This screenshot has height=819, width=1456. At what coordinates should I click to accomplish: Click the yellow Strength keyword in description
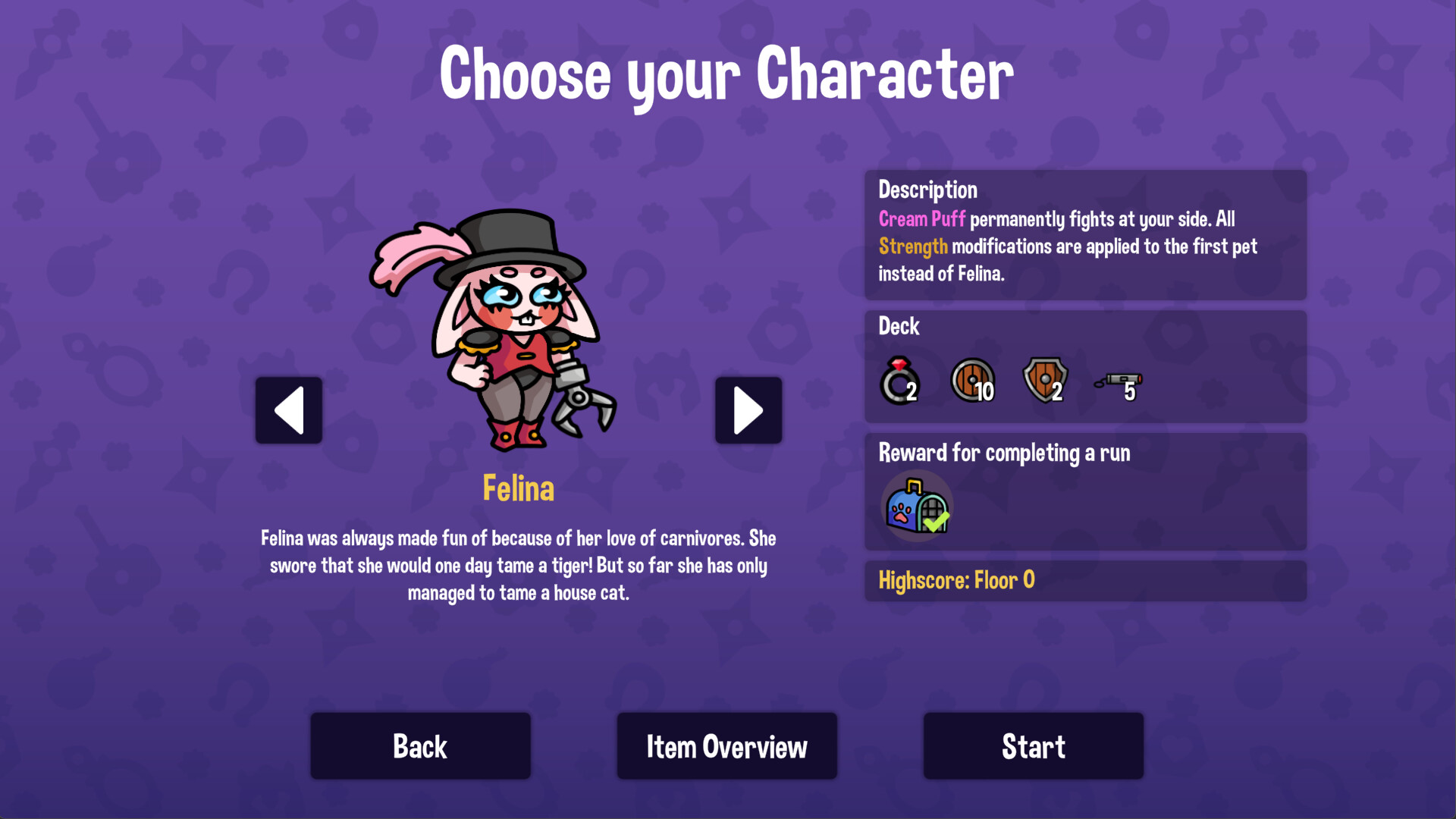point(912,246)
